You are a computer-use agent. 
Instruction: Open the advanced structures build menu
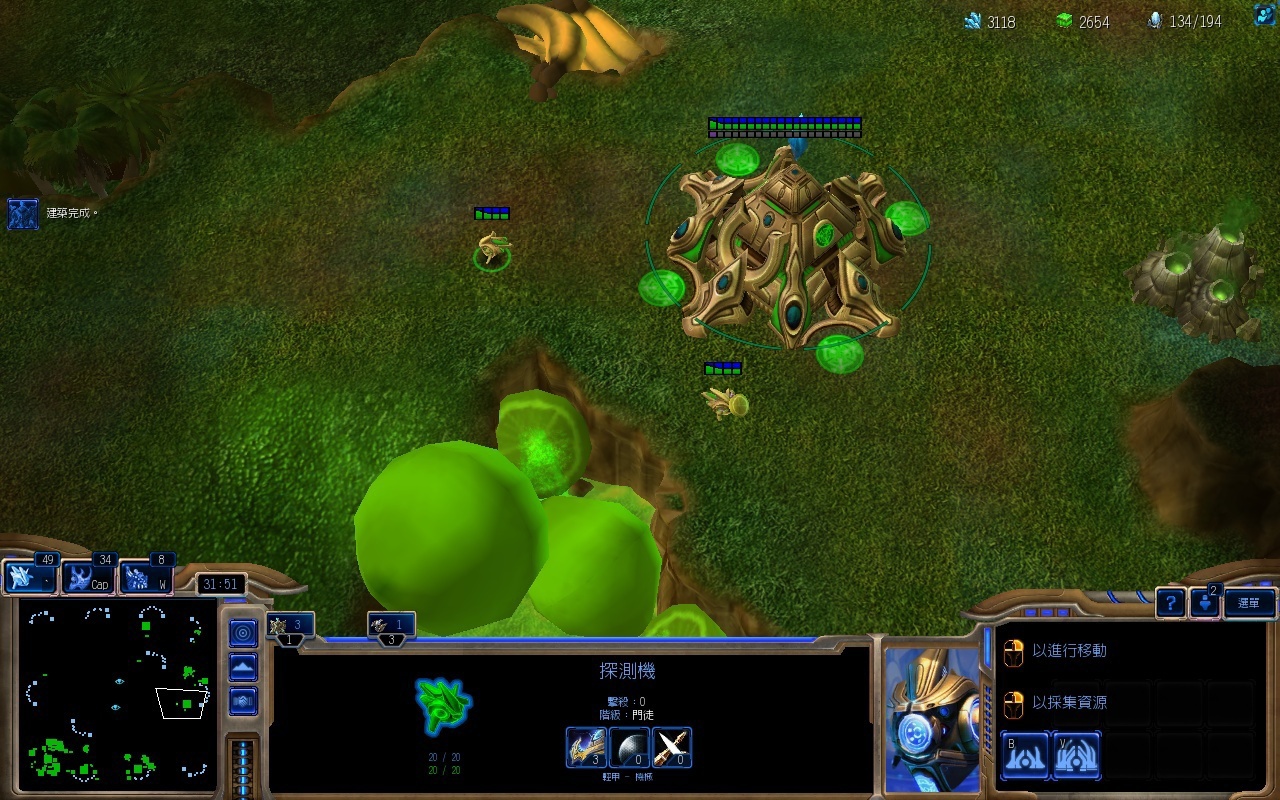1076,755
